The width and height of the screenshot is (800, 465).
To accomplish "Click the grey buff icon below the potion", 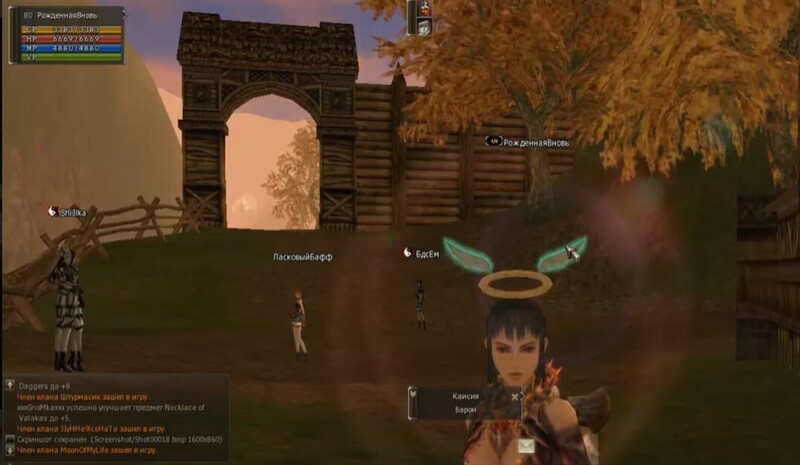I will pos(424,28).
